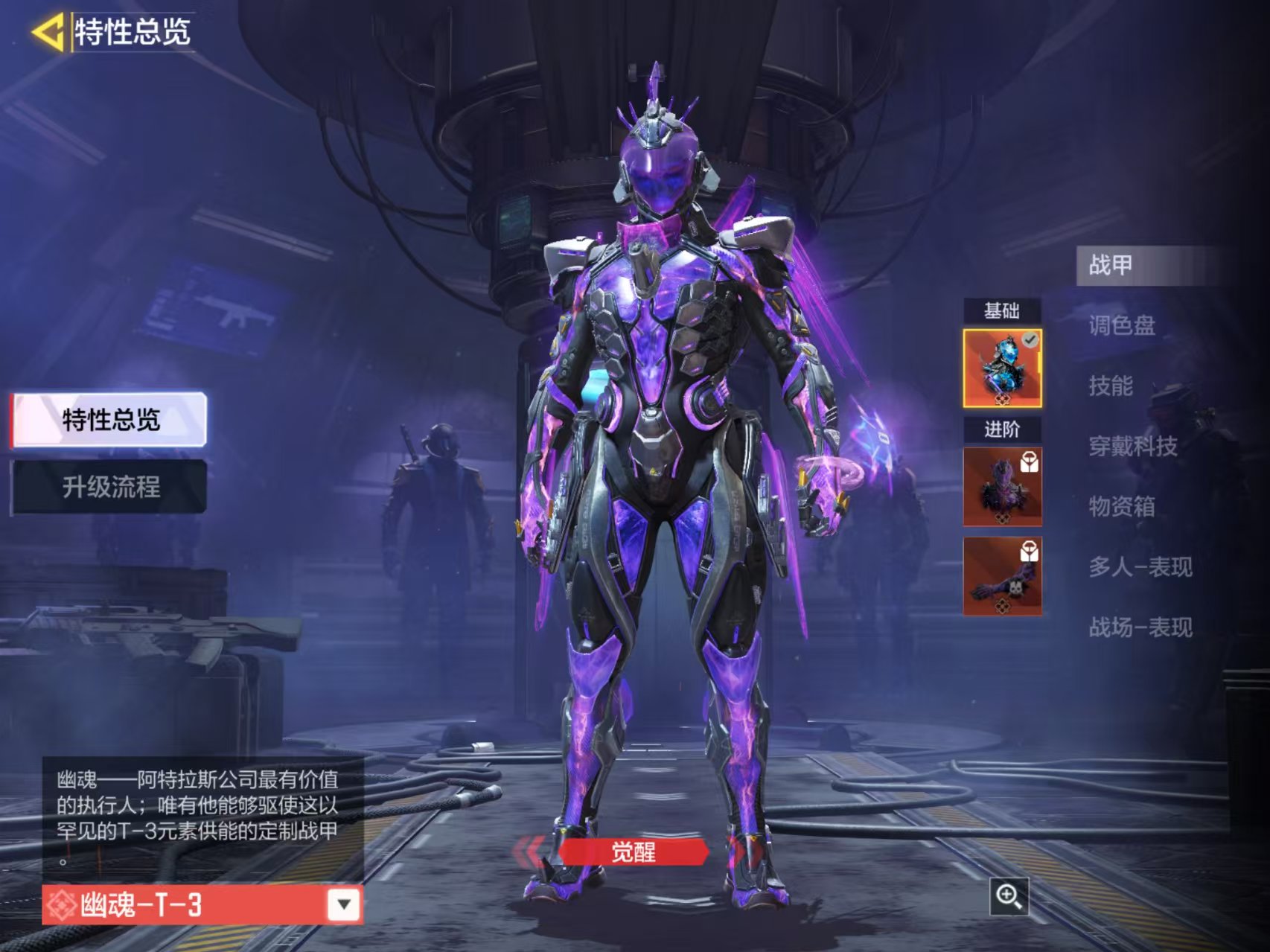Show the next form with right arrow

point(739,852)
